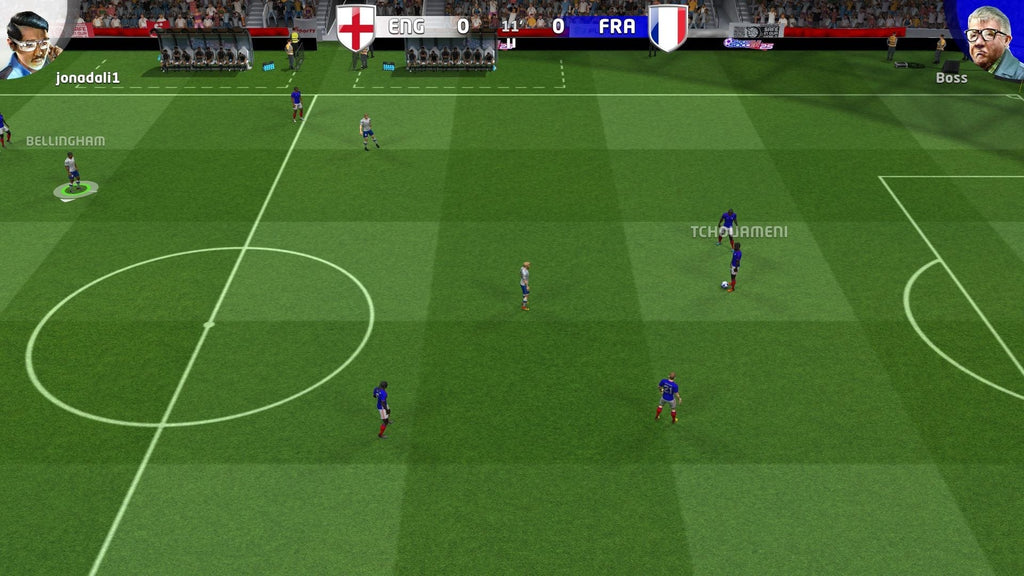Select the Boss opponent avatar
The image size is (1024, 576).
coord(988,38)
